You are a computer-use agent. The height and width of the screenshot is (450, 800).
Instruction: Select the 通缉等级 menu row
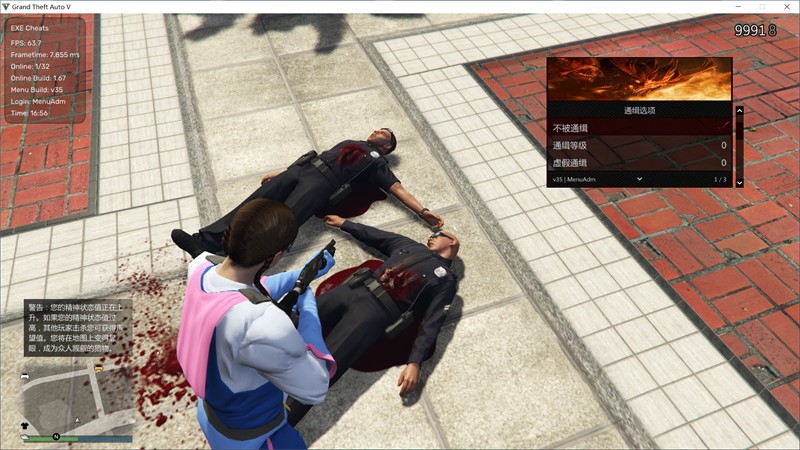(x=640, y=146)
